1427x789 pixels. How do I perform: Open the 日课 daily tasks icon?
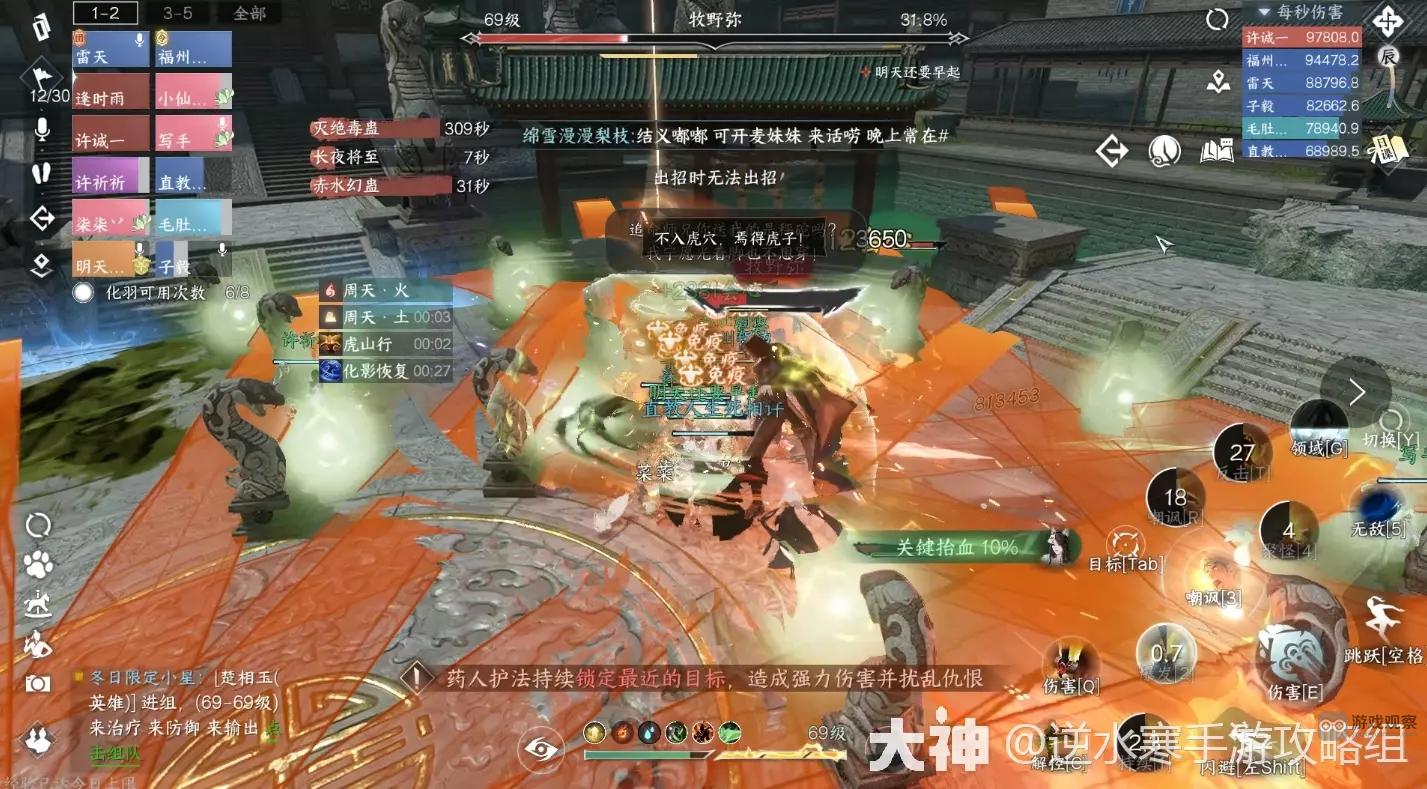pyautogui.click(x=1388, y=150)
